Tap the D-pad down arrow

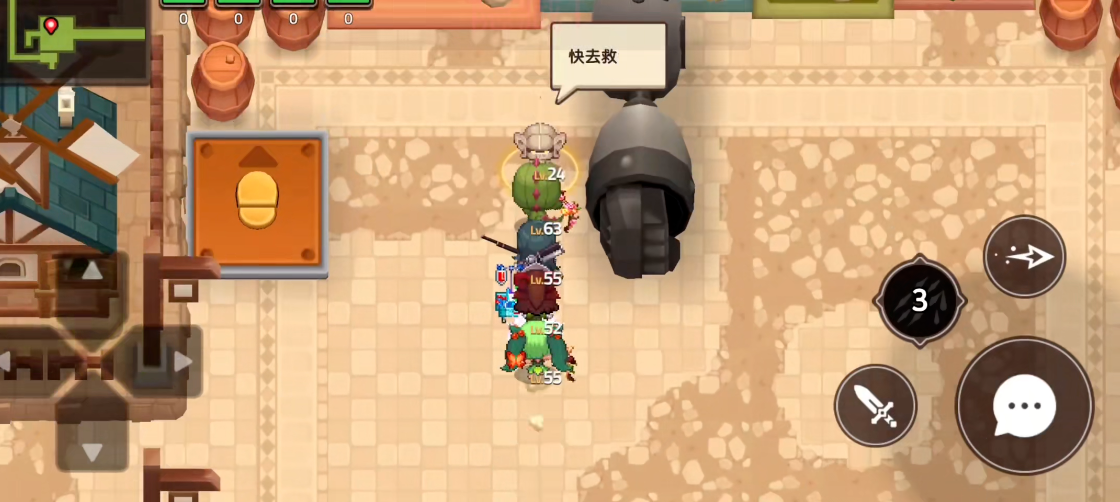(x=91, y=450)
